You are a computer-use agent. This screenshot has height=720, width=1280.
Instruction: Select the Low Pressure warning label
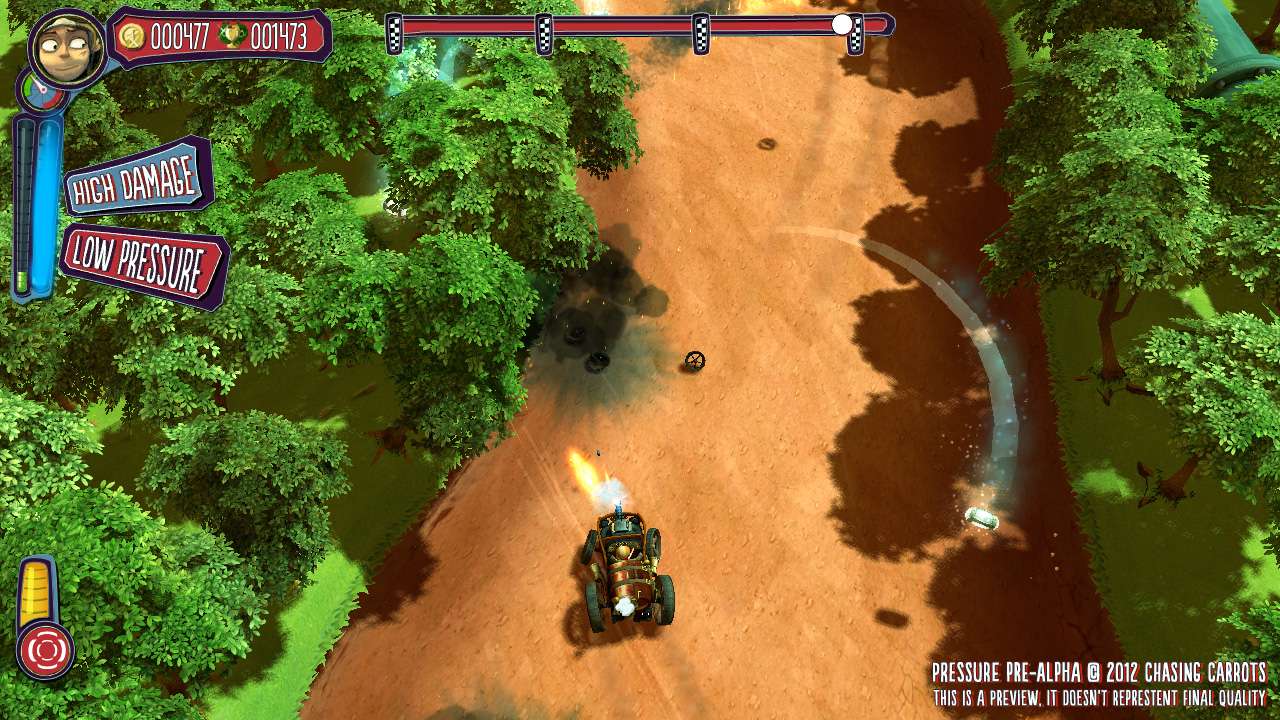142,264
